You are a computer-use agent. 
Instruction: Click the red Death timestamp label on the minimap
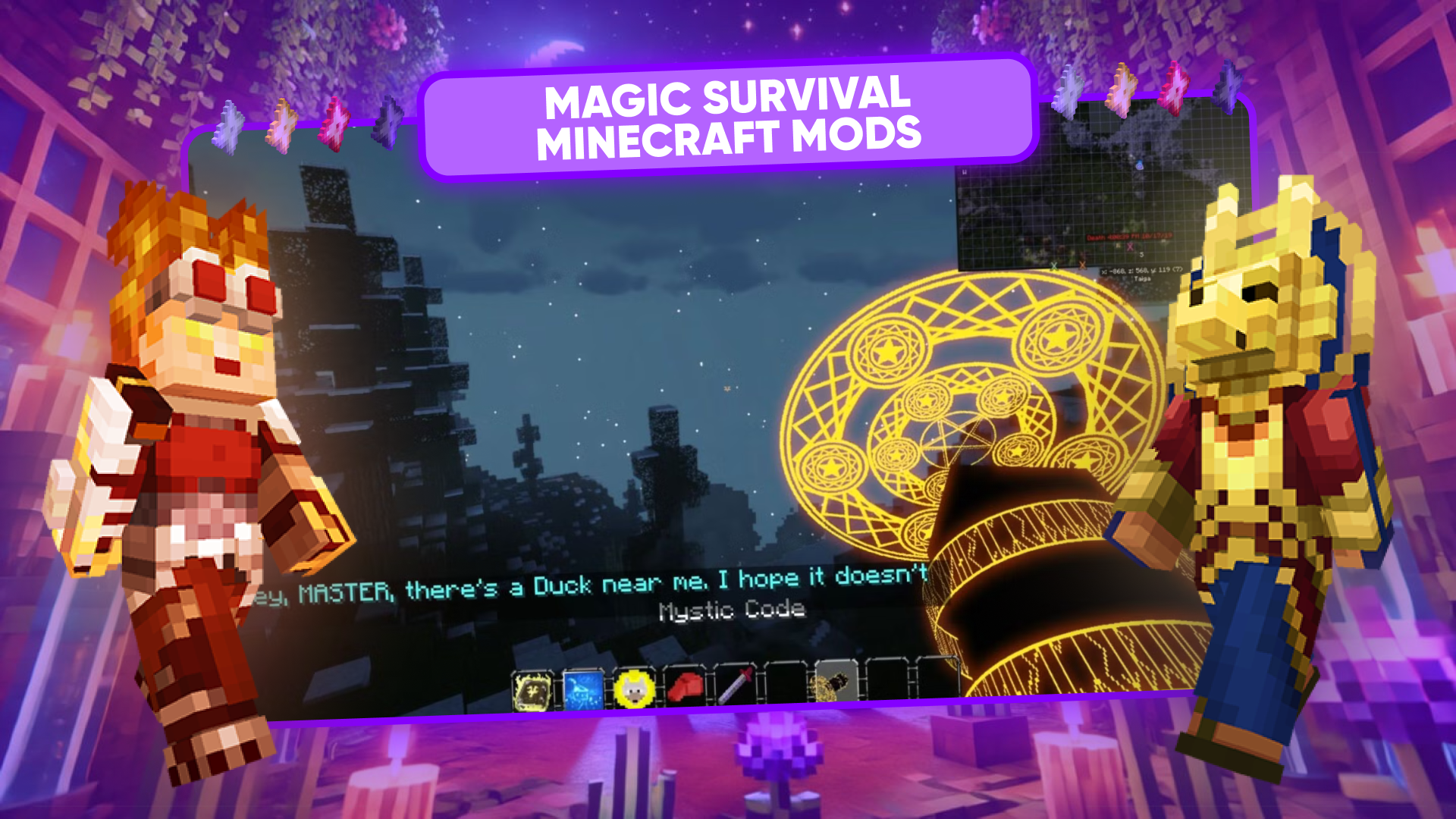click(x=1130, y=237)
